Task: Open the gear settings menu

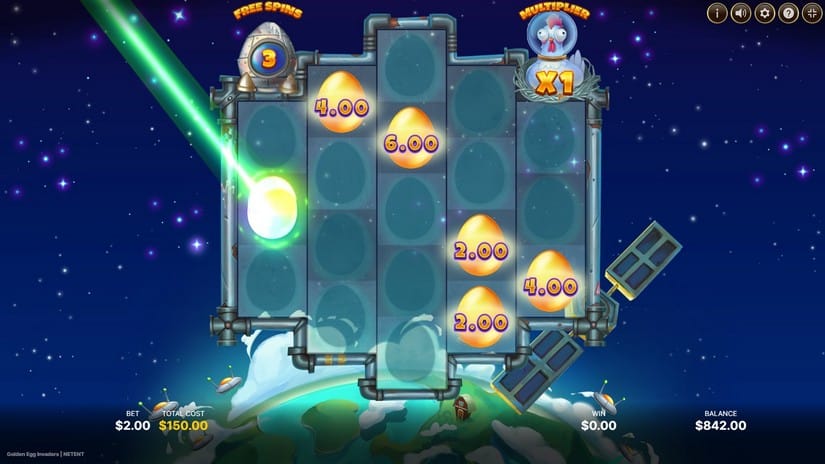Action: (x=765, y=13)
